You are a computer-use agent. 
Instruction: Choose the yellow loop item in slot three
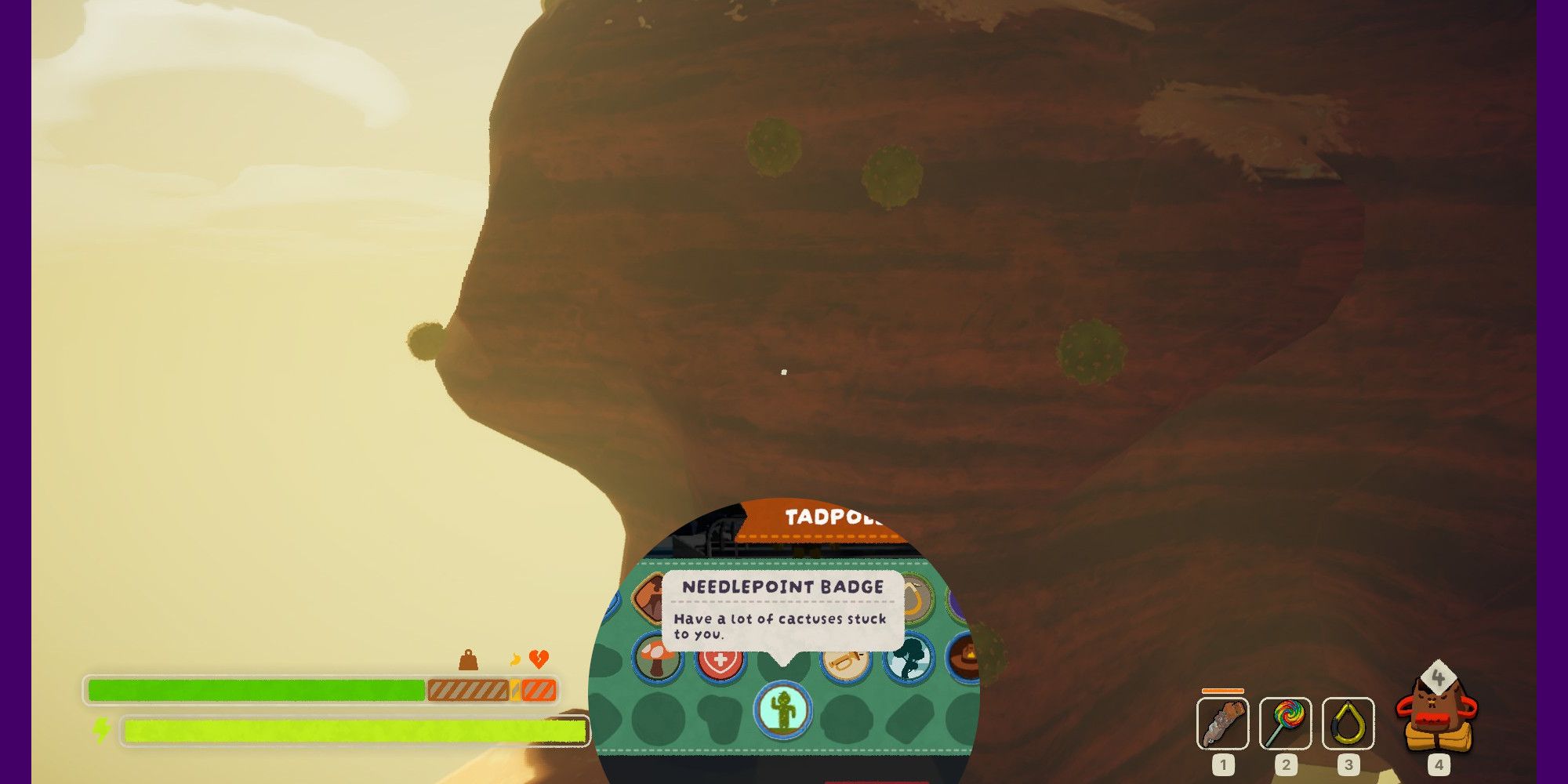pos(1348,723)
